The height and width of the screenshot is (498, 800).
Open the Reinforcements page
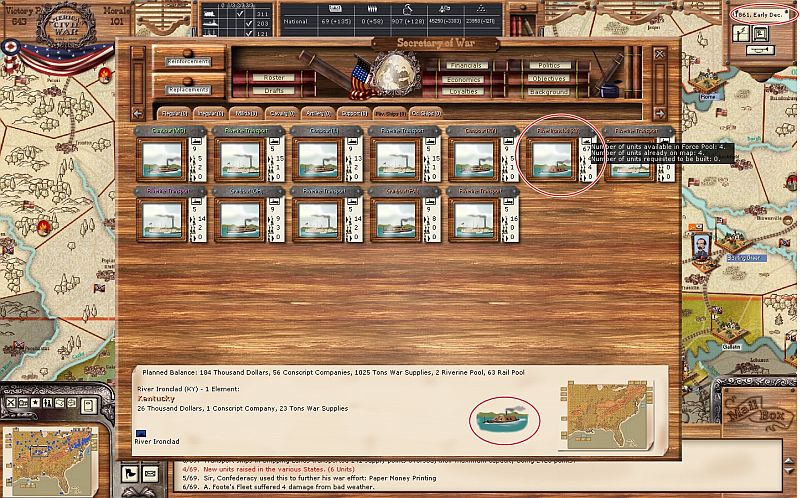tap(189, 62)
